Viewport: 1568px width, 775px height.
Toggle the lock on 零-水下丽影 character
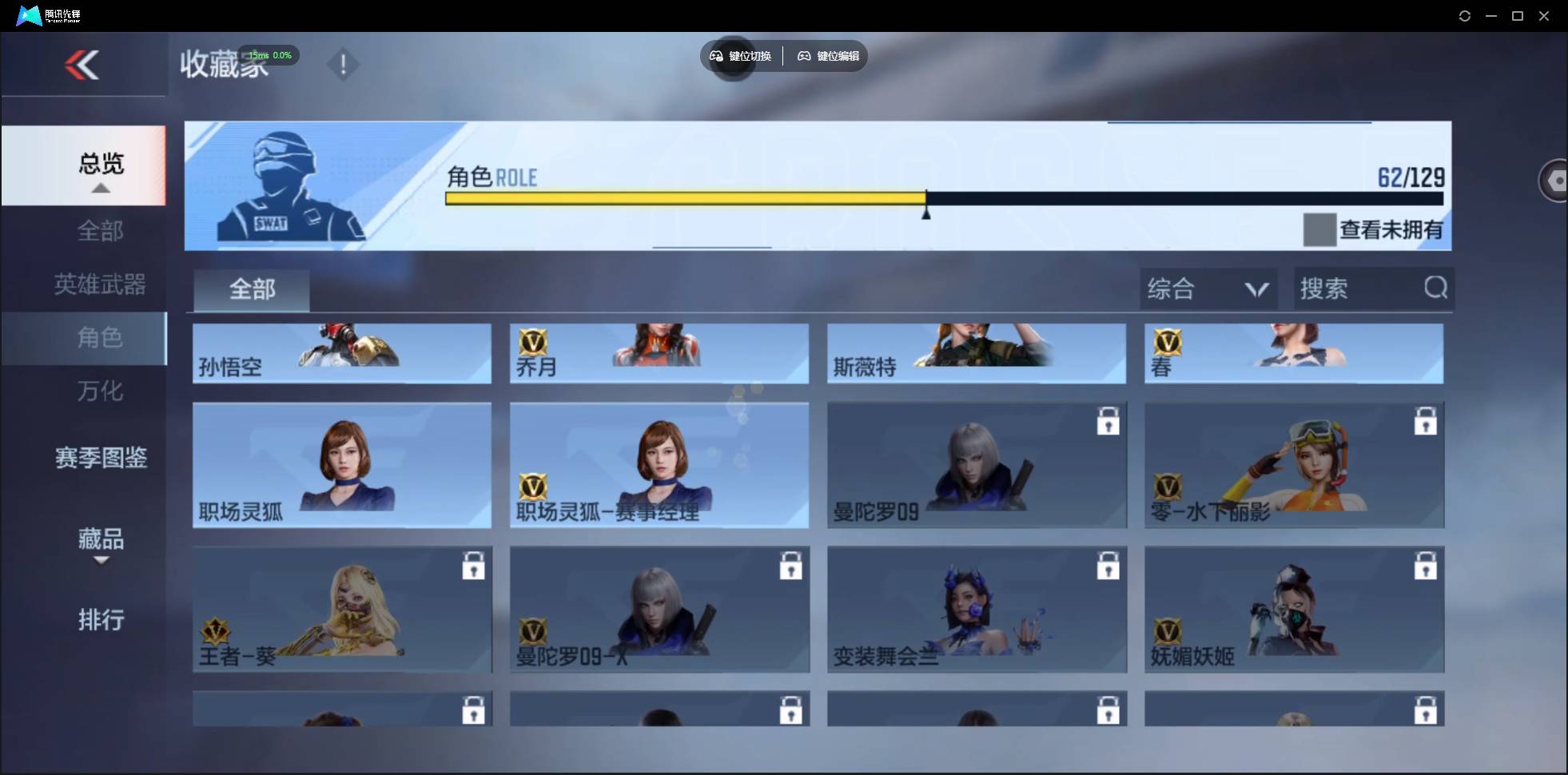tap(1426, 422)
